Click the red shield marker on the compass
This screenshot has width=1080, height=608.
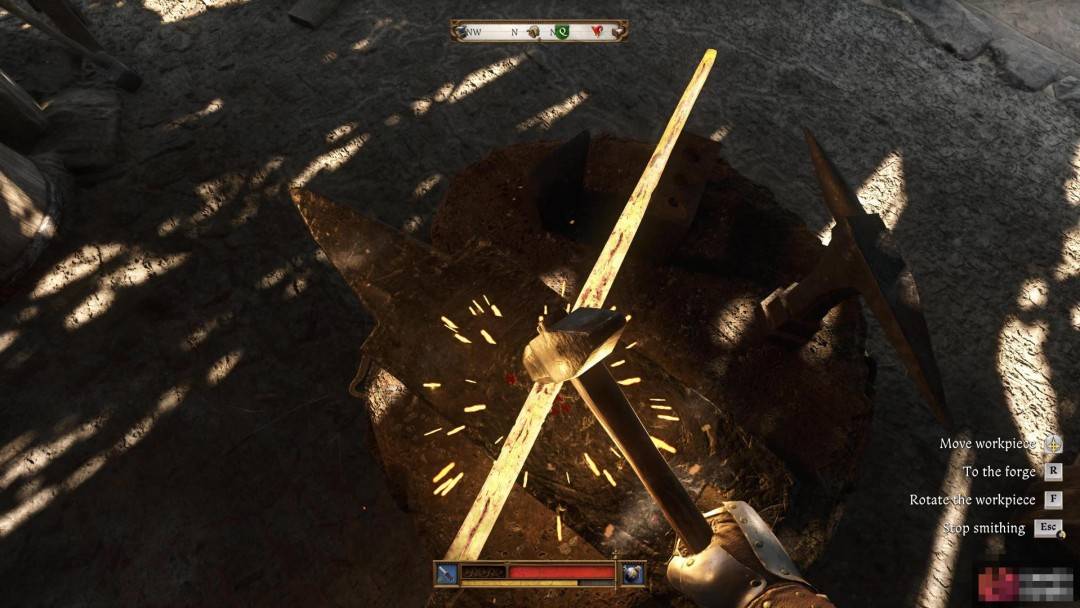point(598,31)
